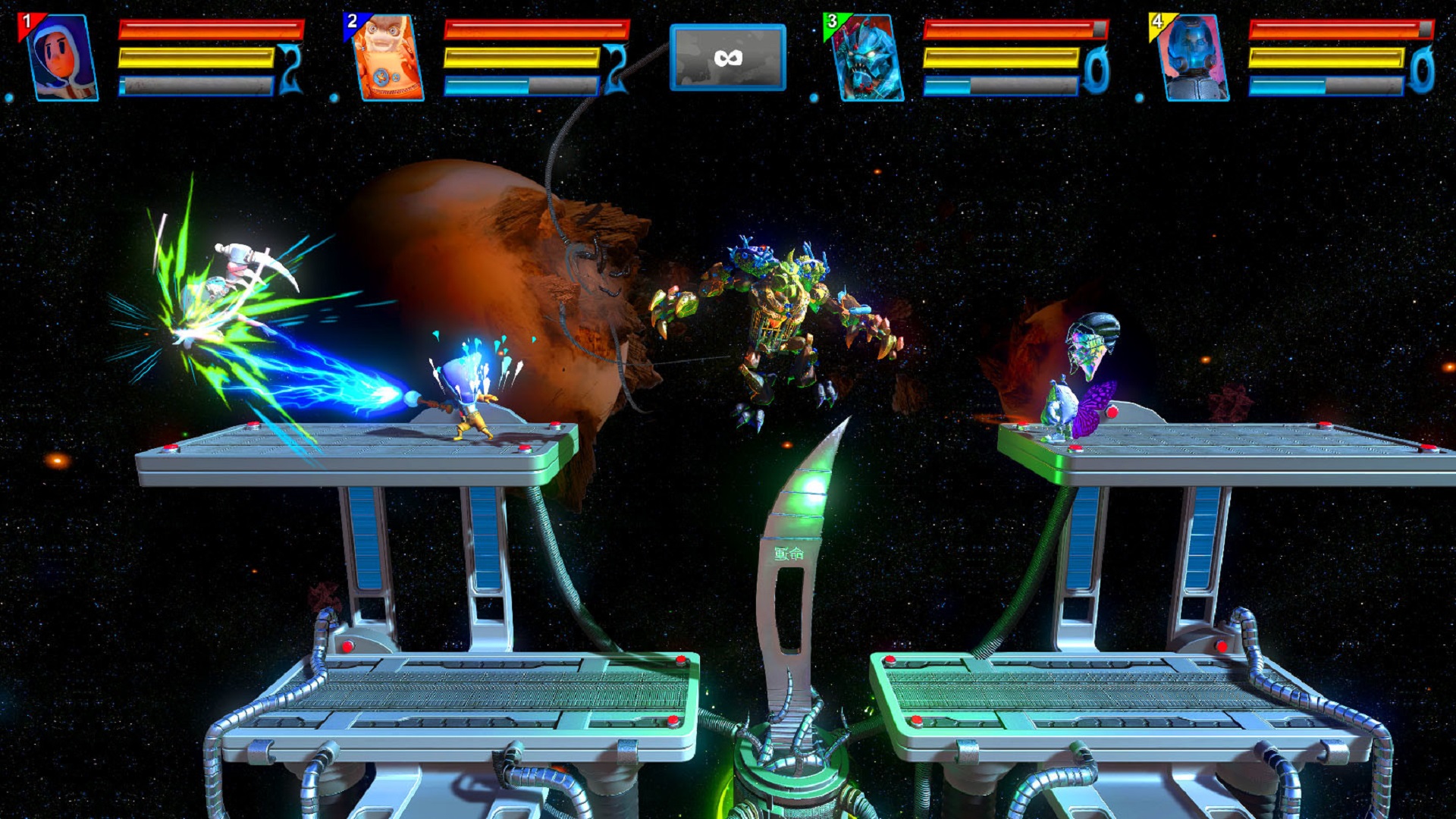Click player 1's hooded character portrait
Viewport: 1456px width, 819px height.
(62, 58)
